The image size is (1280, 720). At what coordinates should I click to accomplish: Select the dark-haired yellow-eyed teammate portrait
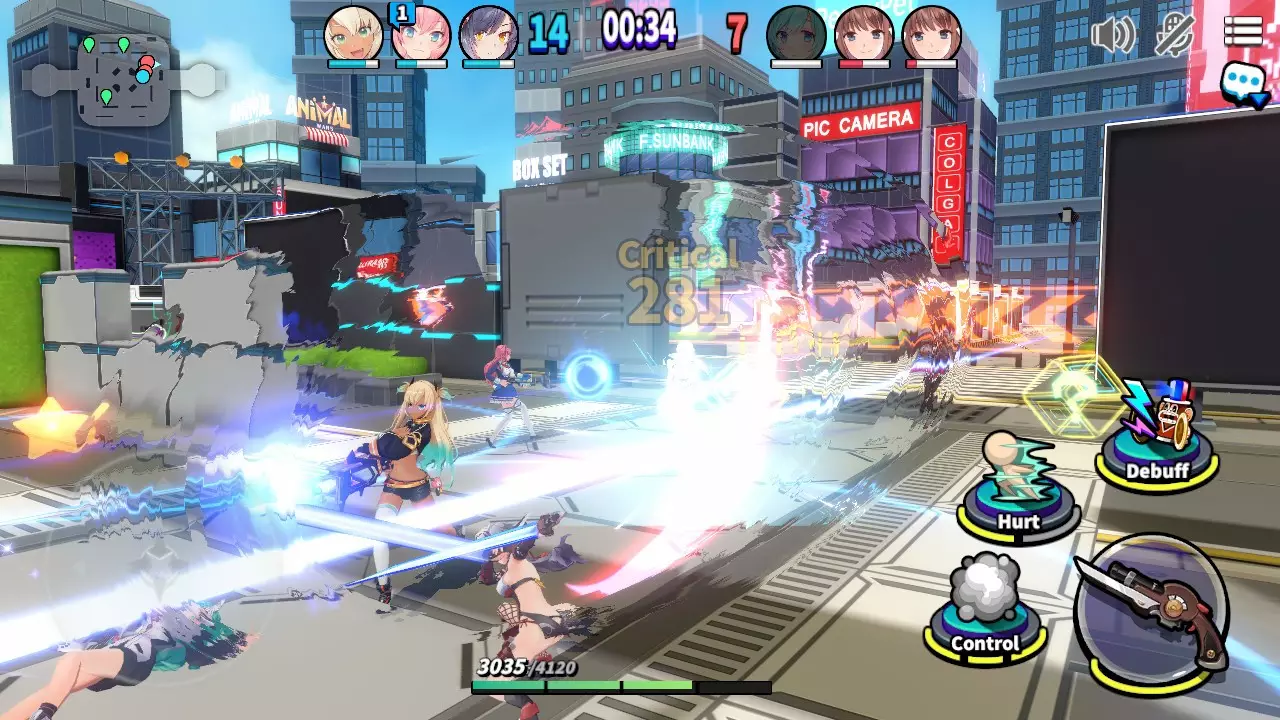pyautogui.click(x=488, y=33)
